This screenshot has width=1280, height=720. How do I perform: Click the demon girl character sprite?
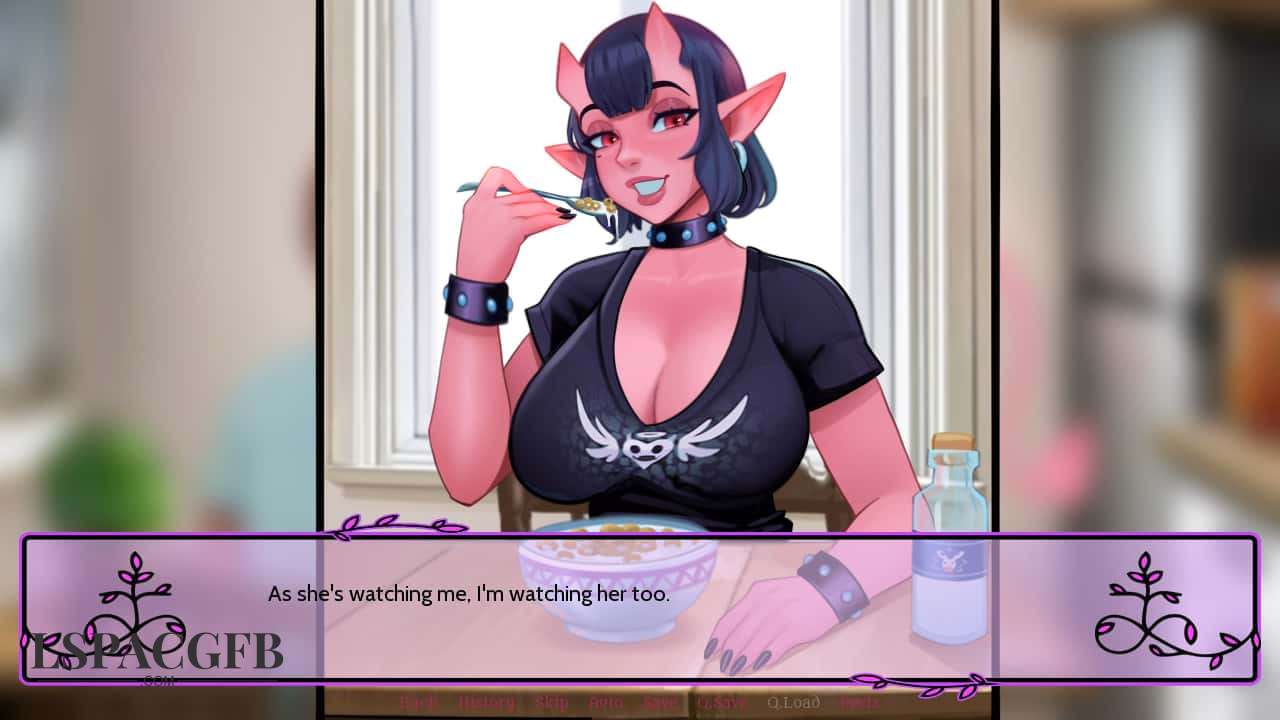pyautogui.click(x=650, y=300)
